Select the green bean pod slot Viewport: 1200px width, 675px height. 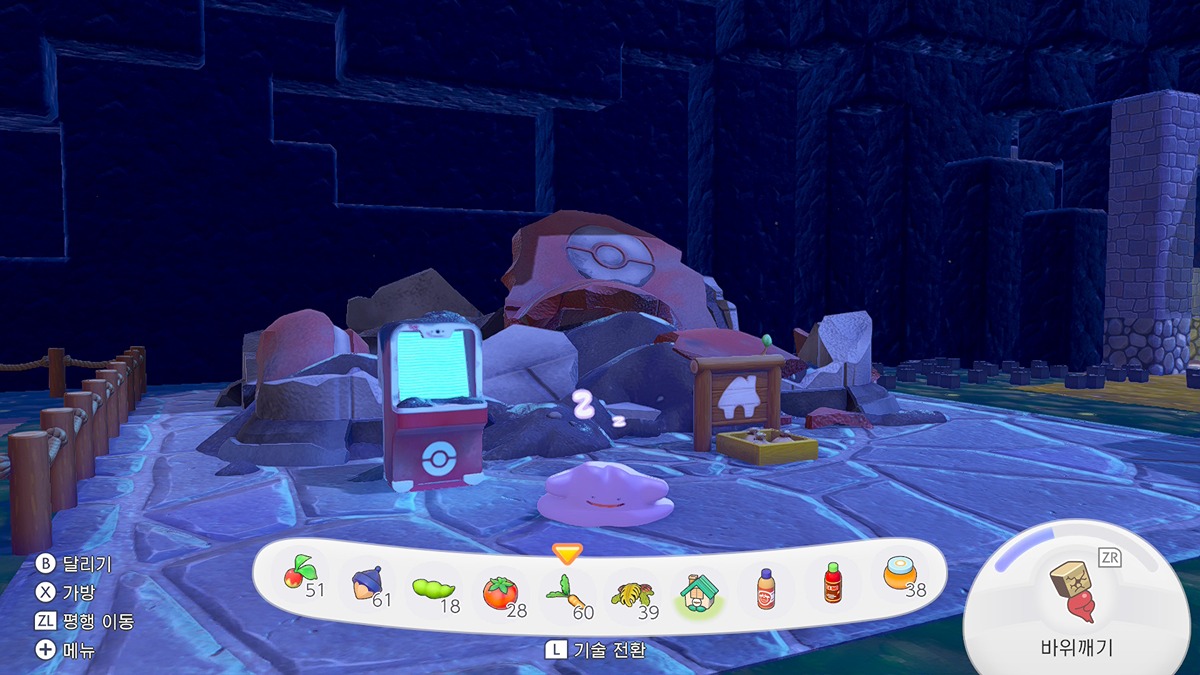(432, 590)
